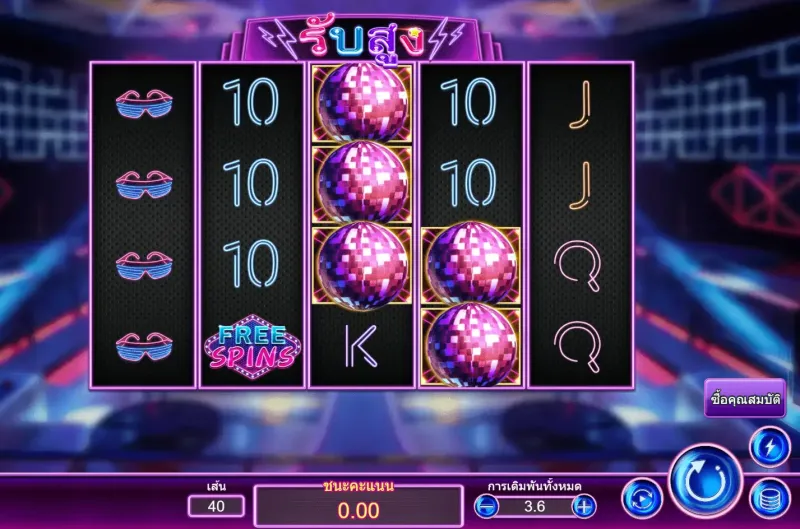800x529 pixels.
Task: Spin the reels with the large round button
Action: (704, 481)
